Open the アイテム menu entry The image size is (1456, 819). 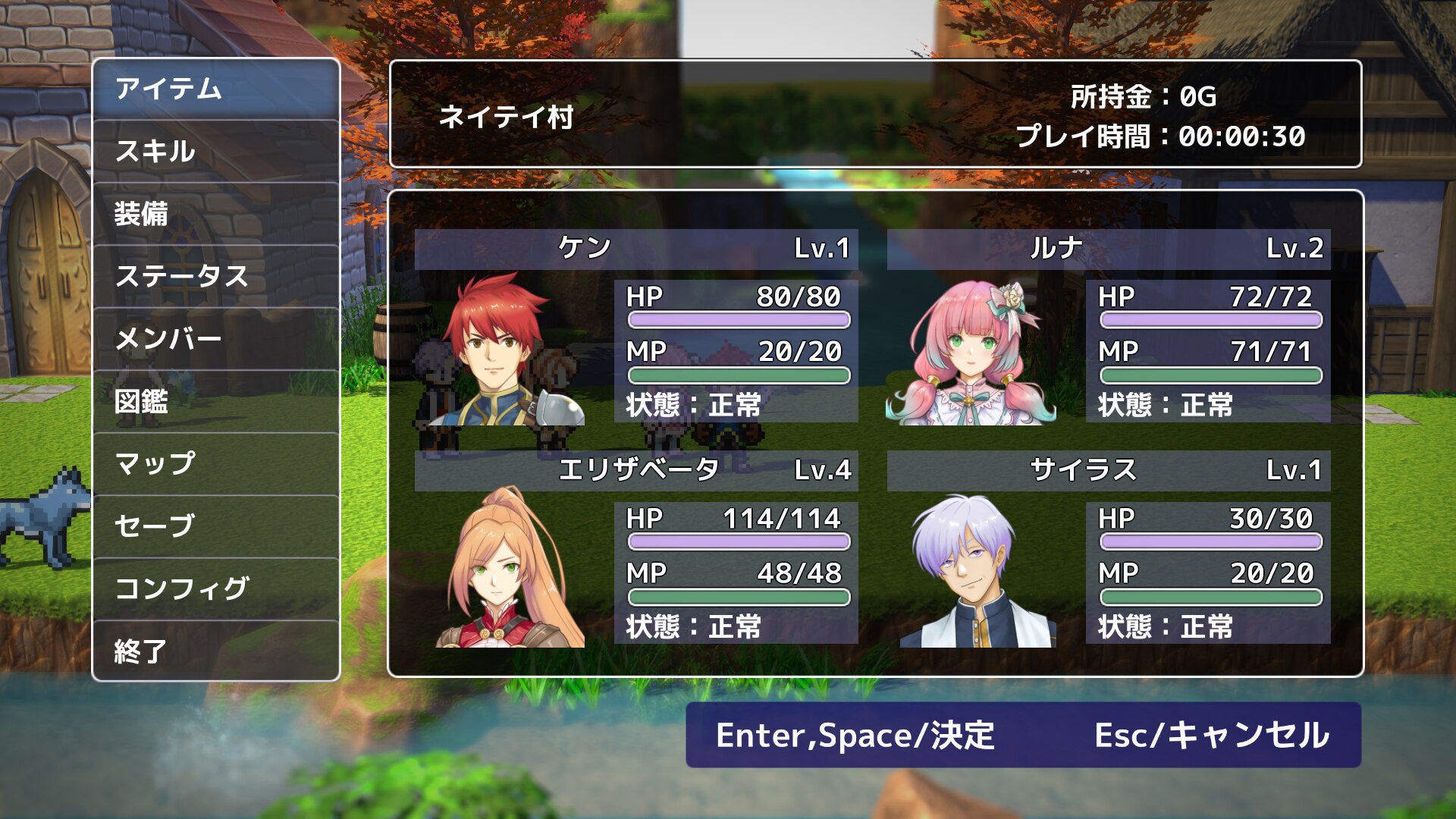216,89
